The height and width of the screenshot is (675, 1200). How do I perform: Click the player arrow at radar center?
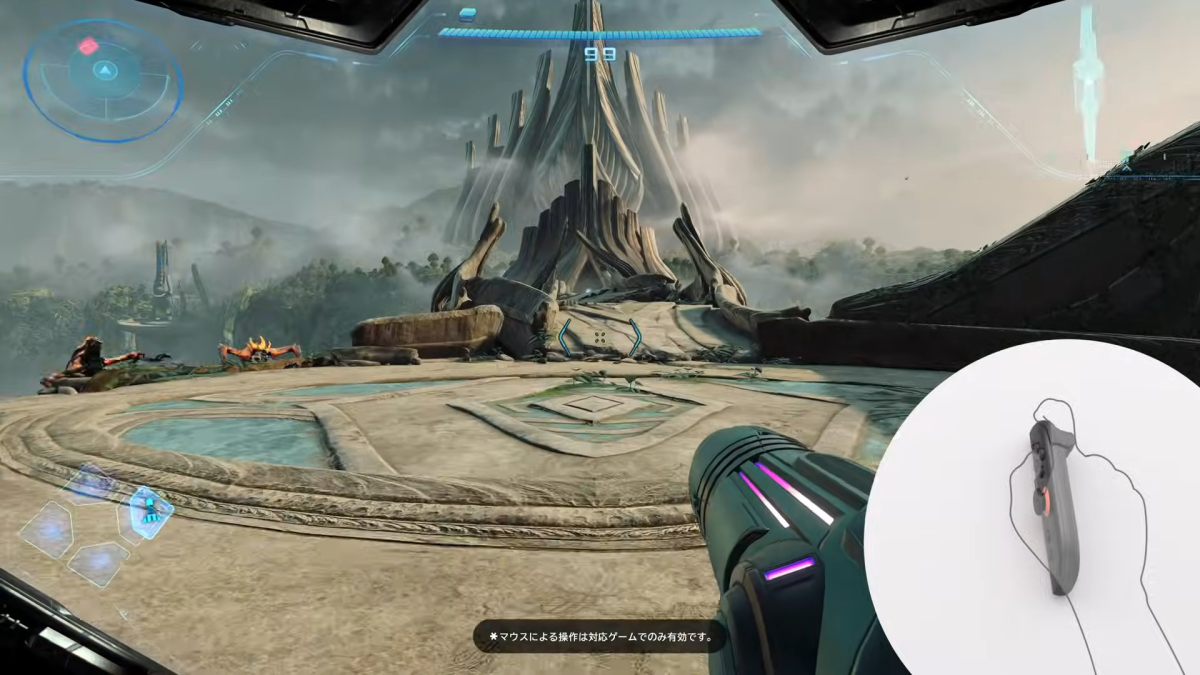click(x=104, y=70)
